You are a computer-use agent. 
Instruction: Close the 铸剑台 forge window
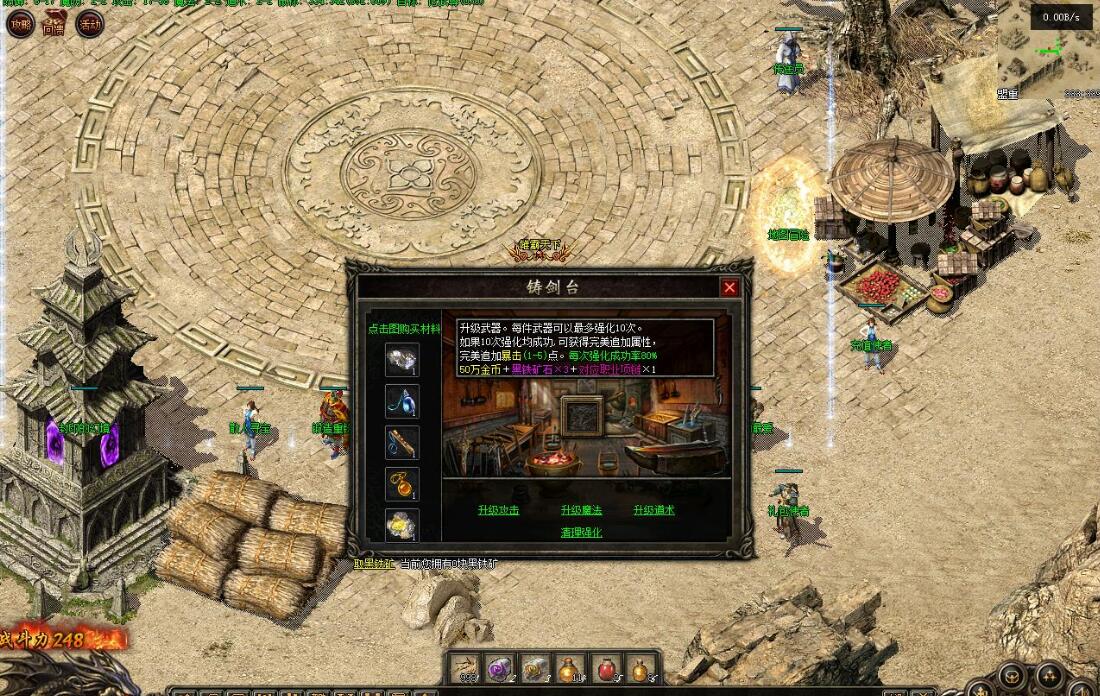tap(730, 288)
